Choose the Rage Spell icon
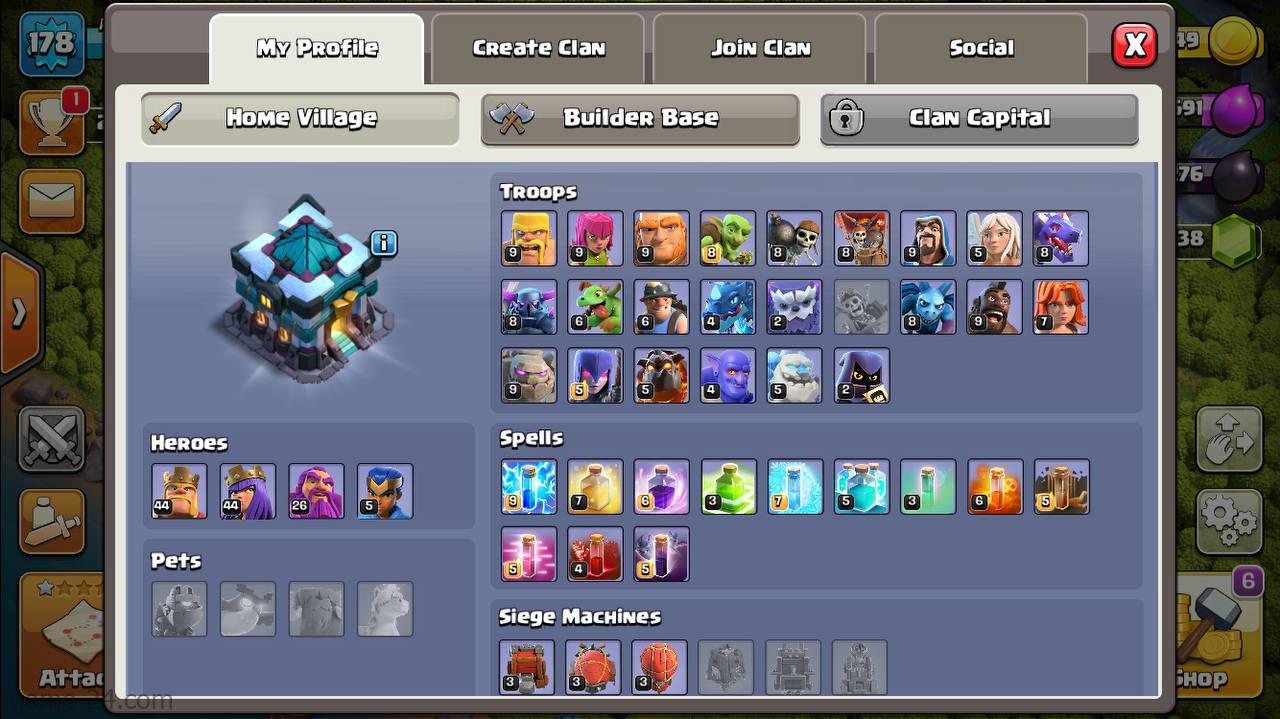 click(661, 487)
